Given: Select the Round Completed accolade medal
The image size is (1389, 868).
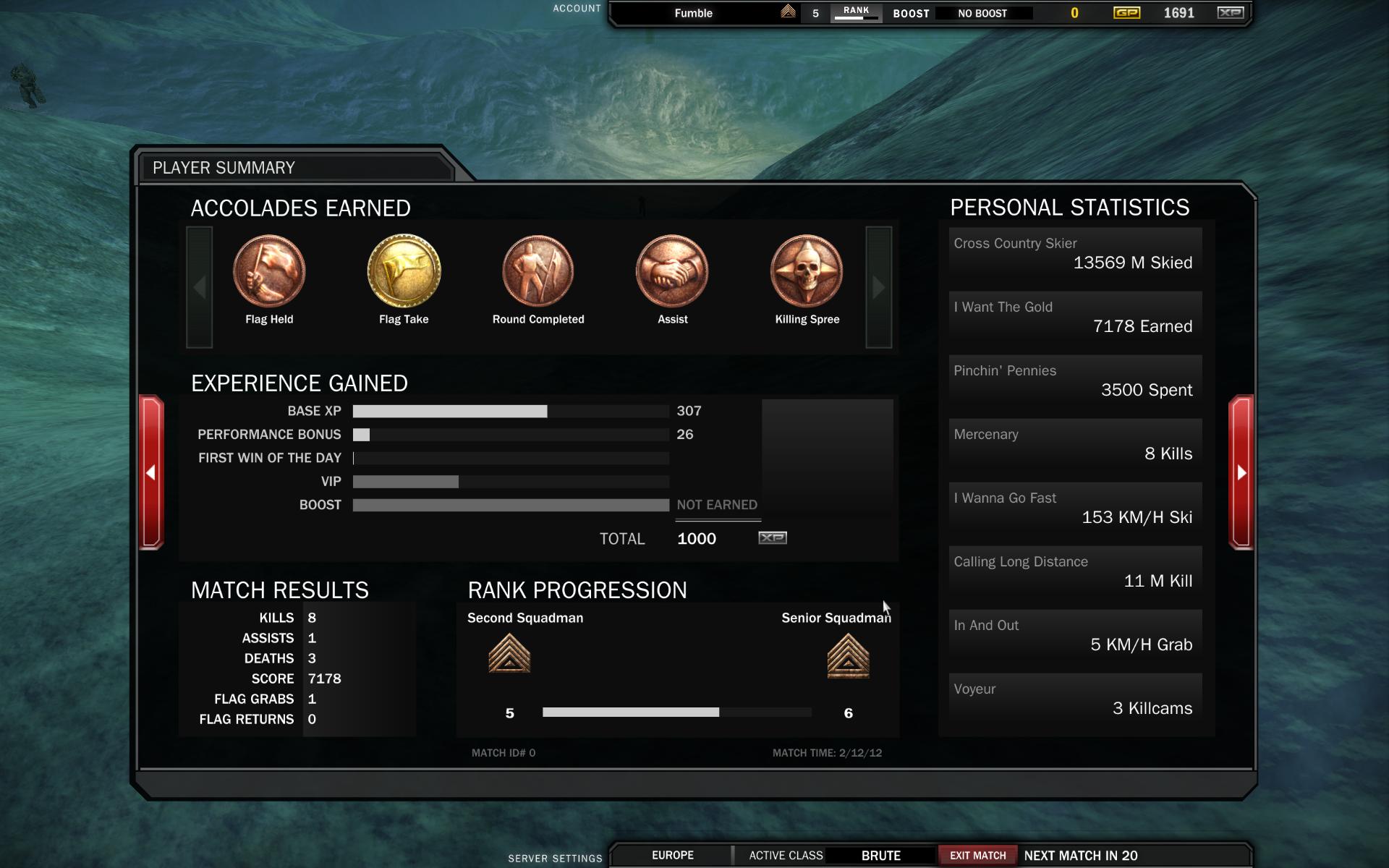Looking at the screenshot, I should click(x=538, y=271).
